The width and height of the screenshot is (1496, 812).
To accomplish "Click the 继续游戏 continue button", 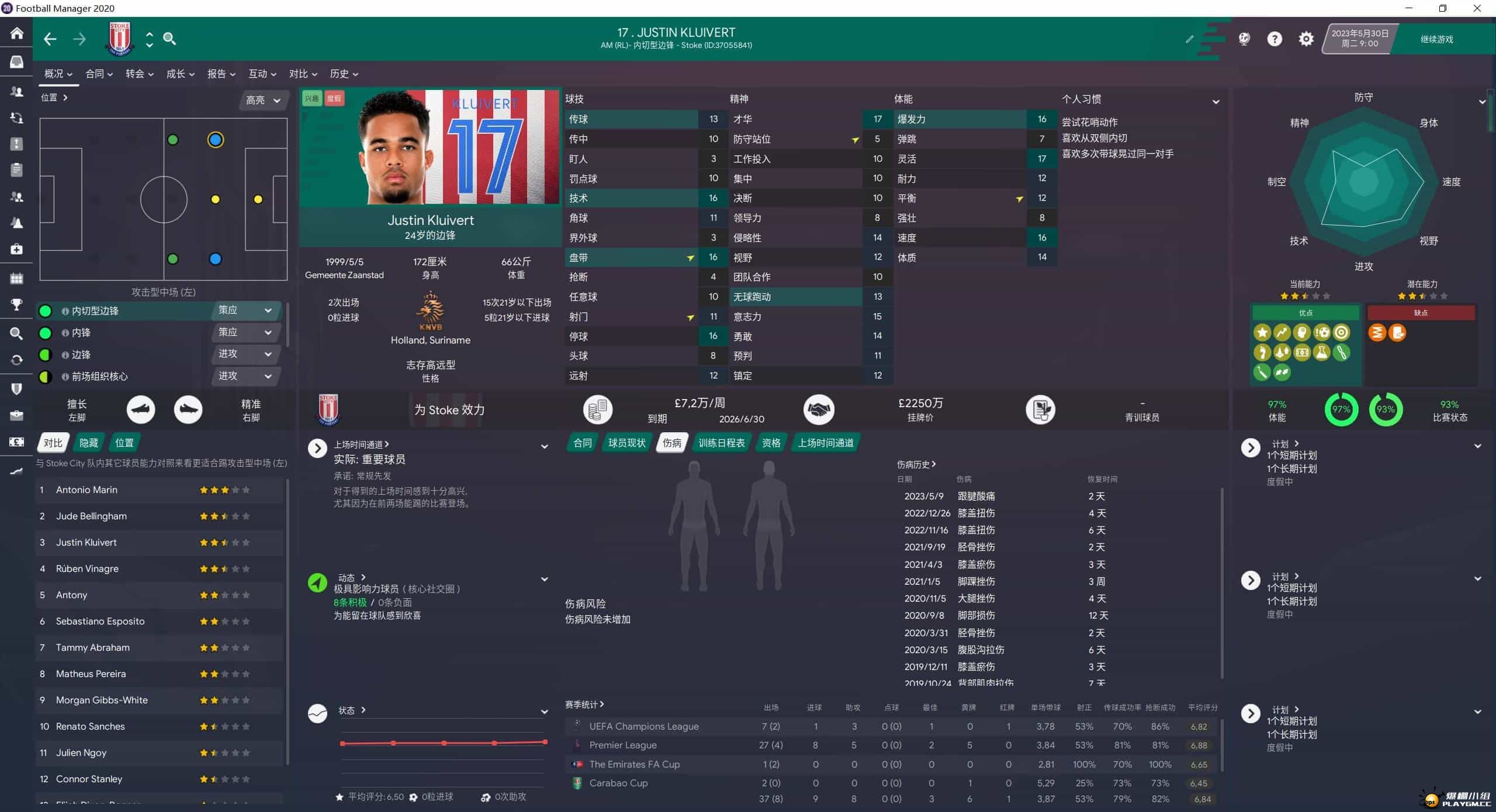I will coord(1436,39).
